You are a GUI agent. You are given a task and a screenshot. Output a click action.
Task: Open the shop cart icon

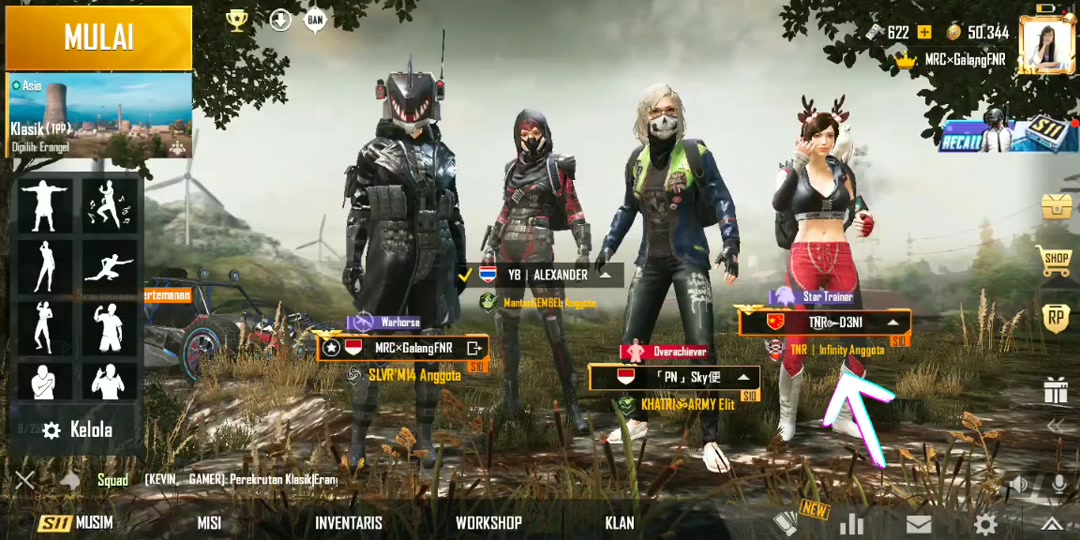click(x=1056, y=261)
